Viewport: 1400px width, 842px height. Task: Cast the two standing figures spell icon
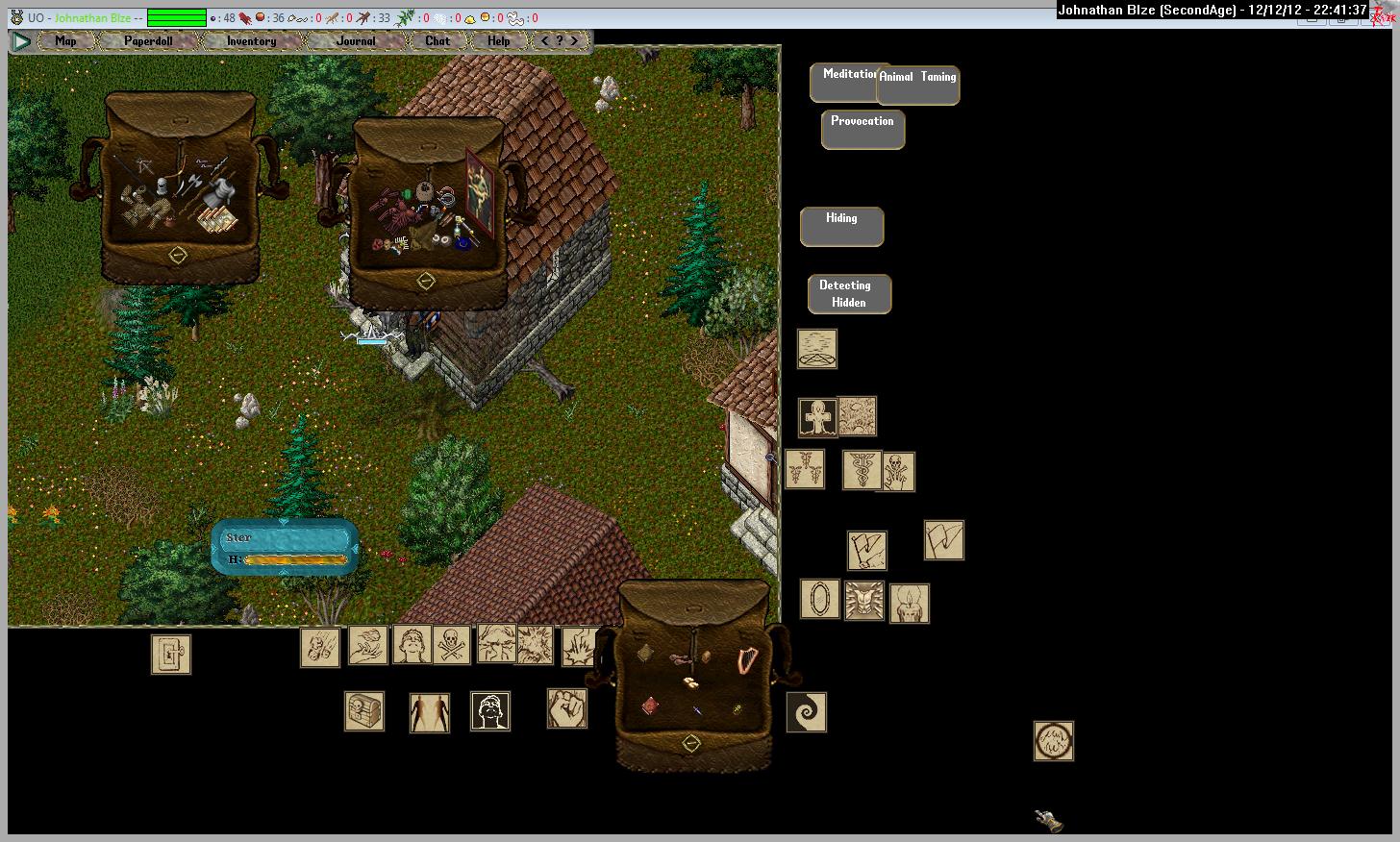click(430, 712)
